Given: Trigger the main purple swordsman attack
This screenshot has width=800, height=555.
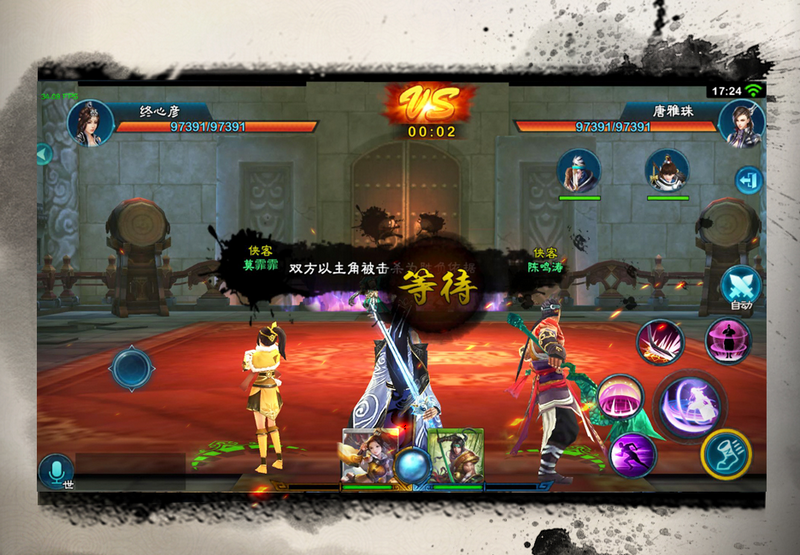Looking at the screenshot, I should [689, 405].
